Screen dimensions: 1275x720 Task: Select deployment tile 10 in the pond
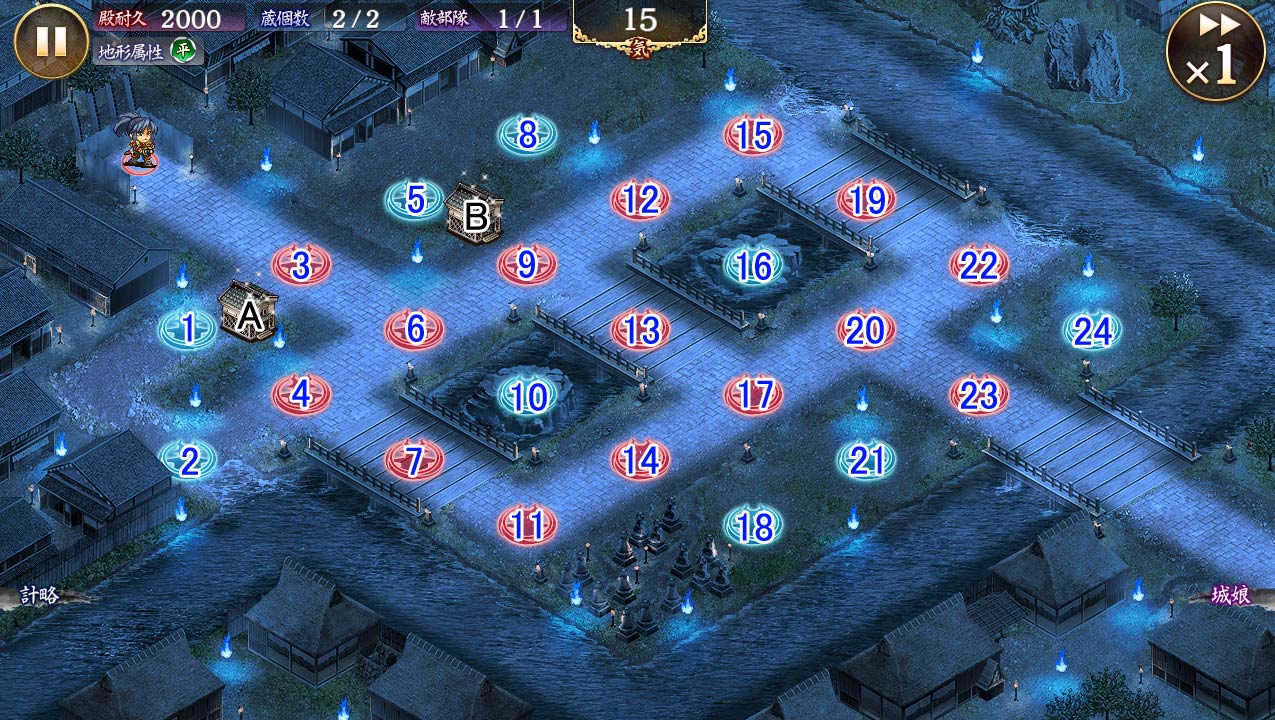527,397
